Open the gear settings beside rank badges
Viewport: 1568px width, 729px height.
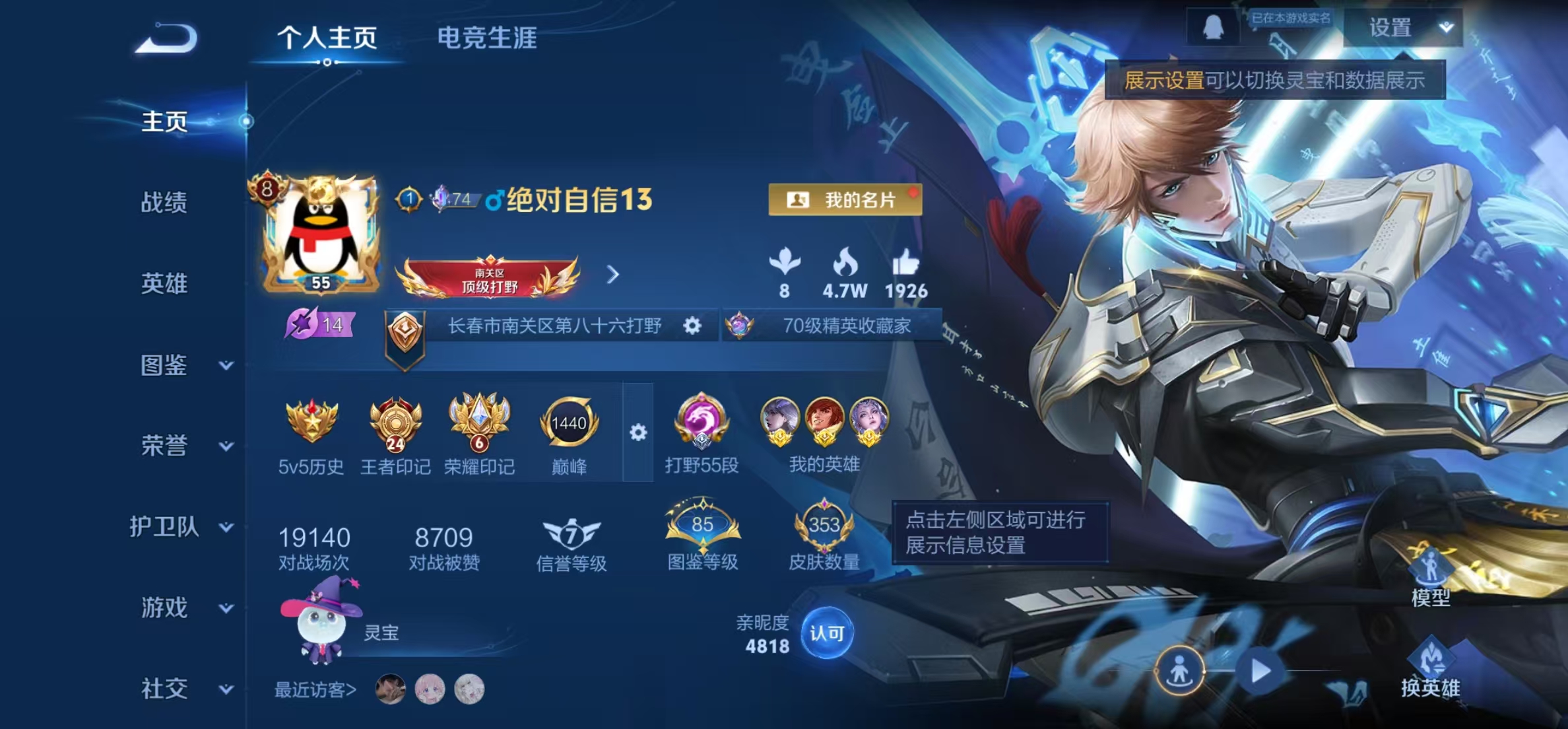[x=637, y=433]
